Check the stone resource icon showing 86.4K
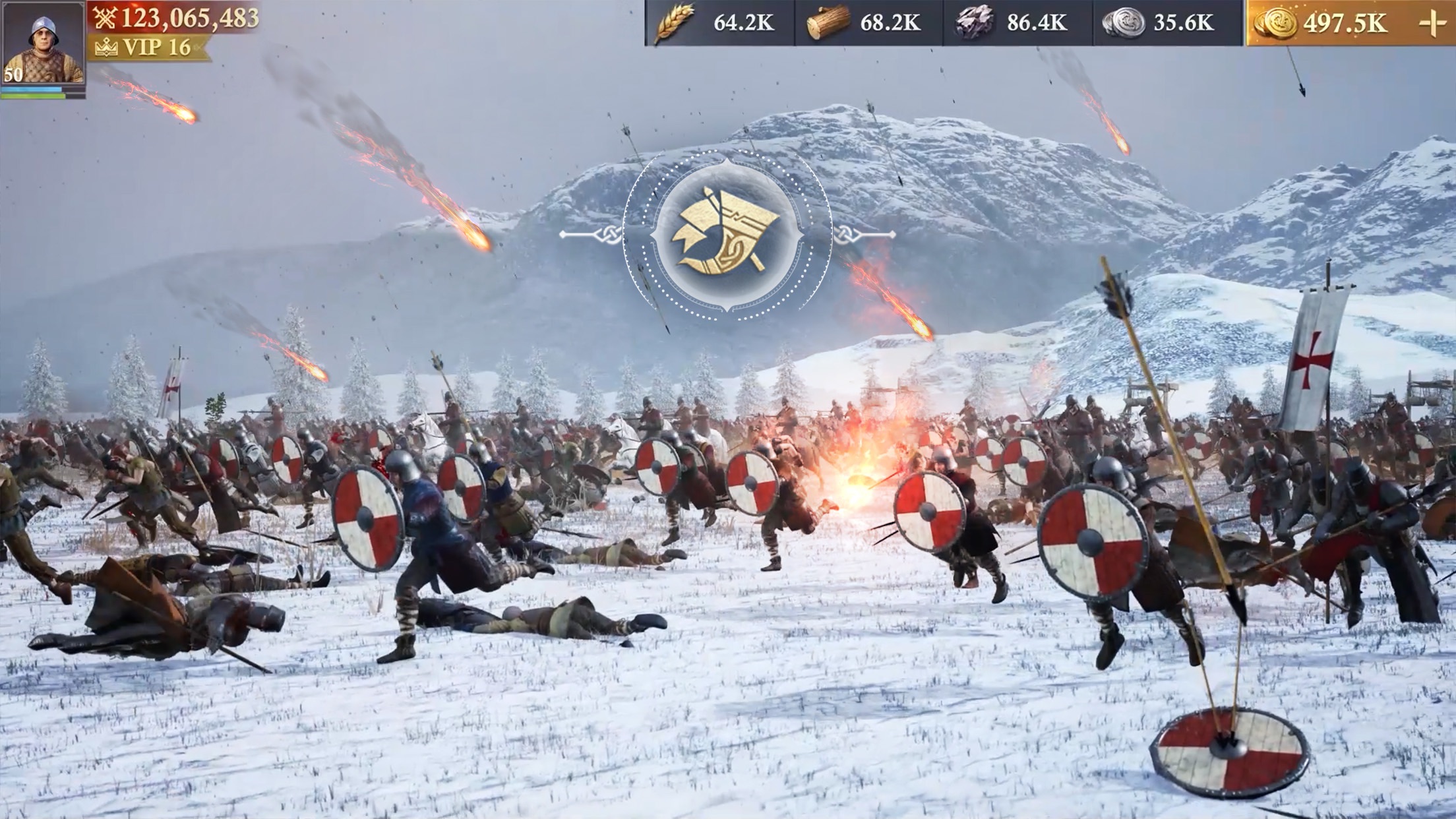 [974, 23]
